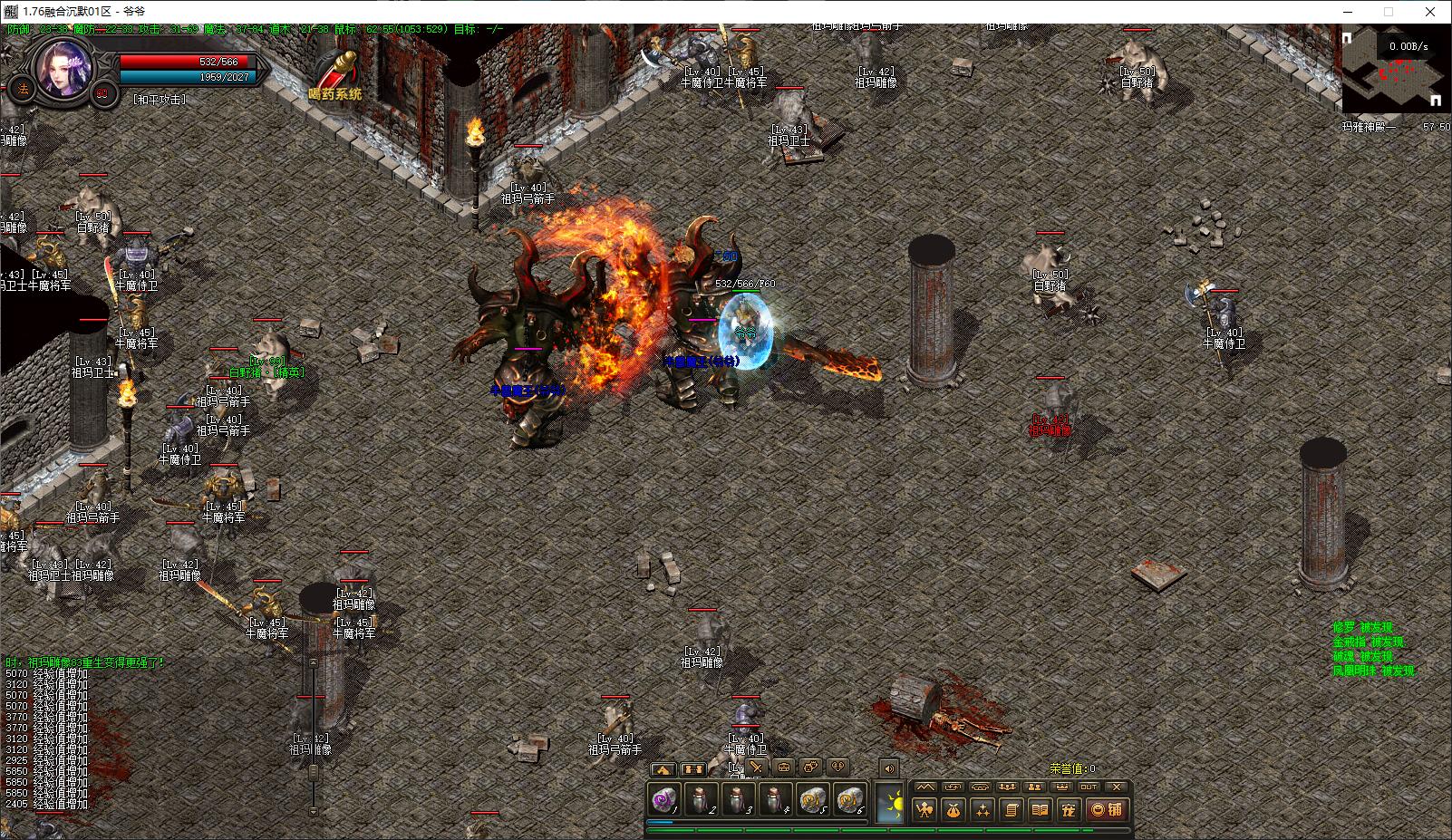Viewport: 1452px width, 840px height.
Task: Open the pet (宠) panel
Action: point(1070,810)
